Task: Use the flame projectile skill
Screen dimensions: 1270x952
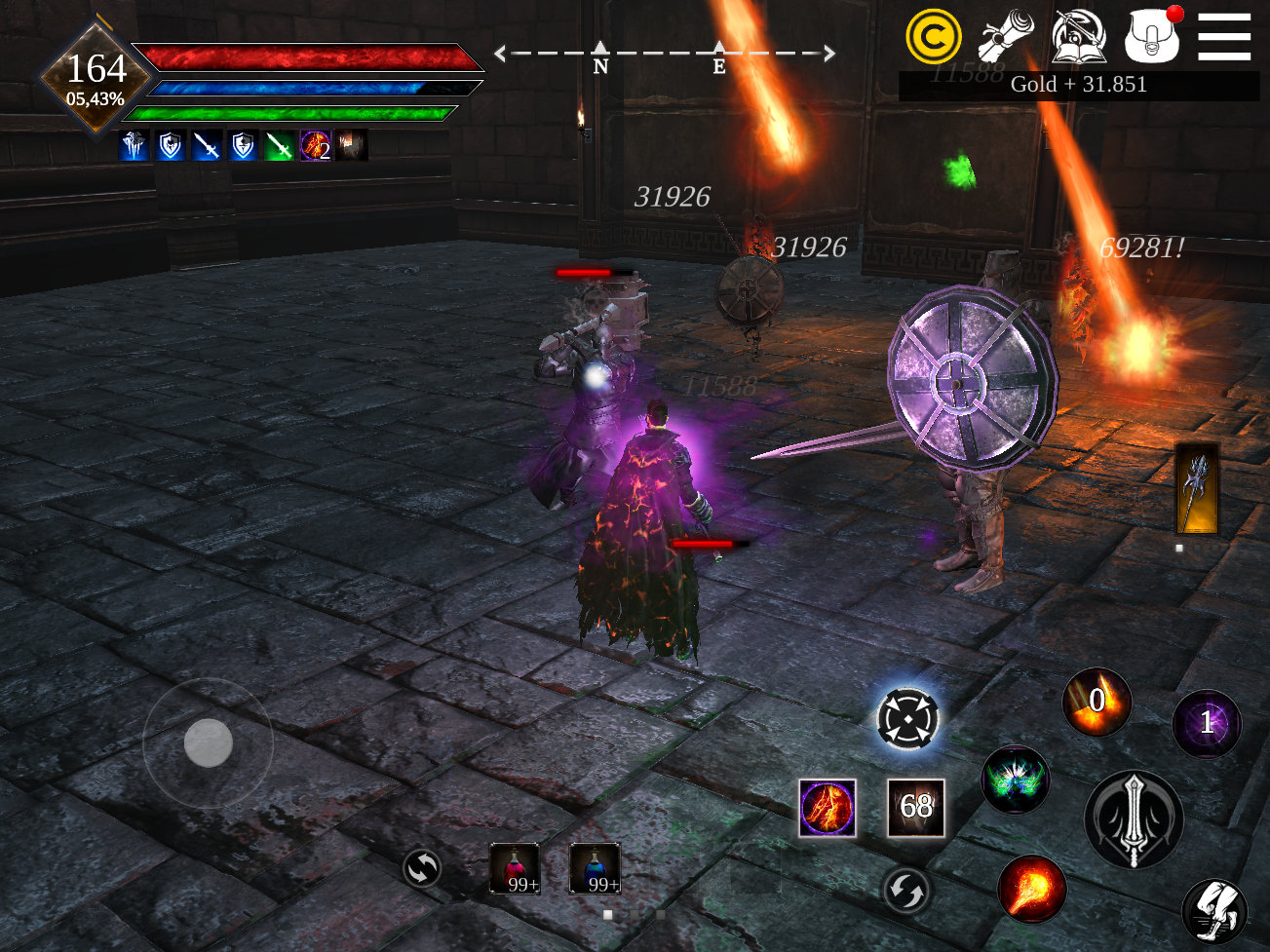Action: point(1030,888)
